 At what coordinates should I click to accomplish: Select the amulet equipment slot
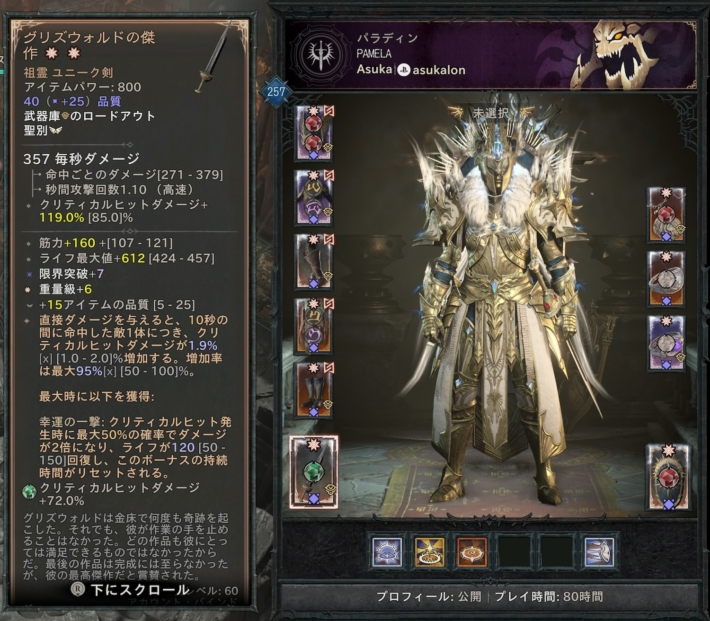click(666, 211)
